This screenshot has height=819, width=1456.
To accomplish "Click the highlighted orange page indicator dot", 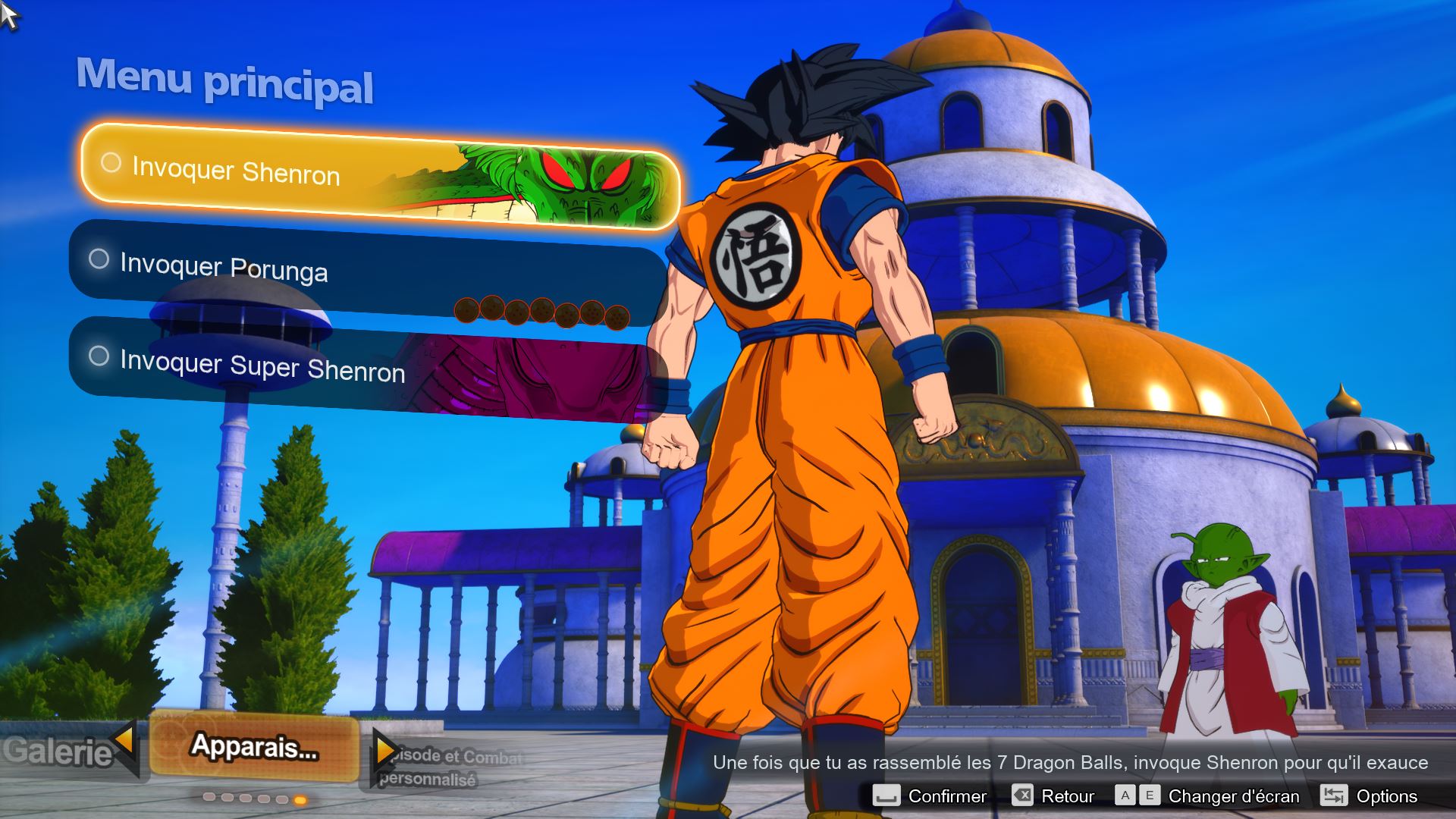I will pyautogui.click(x=300, y=799).
